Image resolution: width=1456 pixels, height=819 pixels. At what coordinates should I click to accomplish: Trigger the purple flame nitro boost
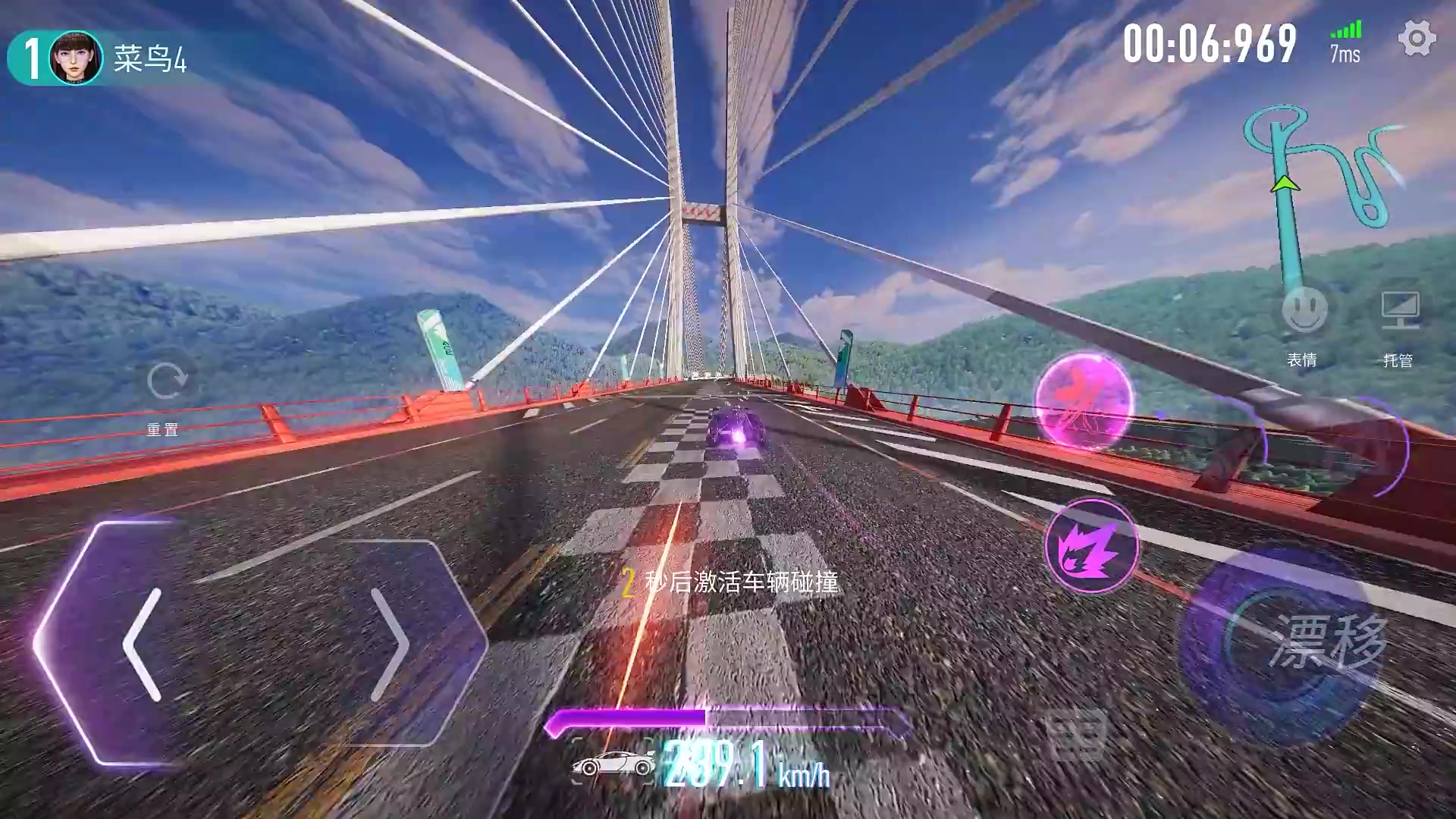1091,546
